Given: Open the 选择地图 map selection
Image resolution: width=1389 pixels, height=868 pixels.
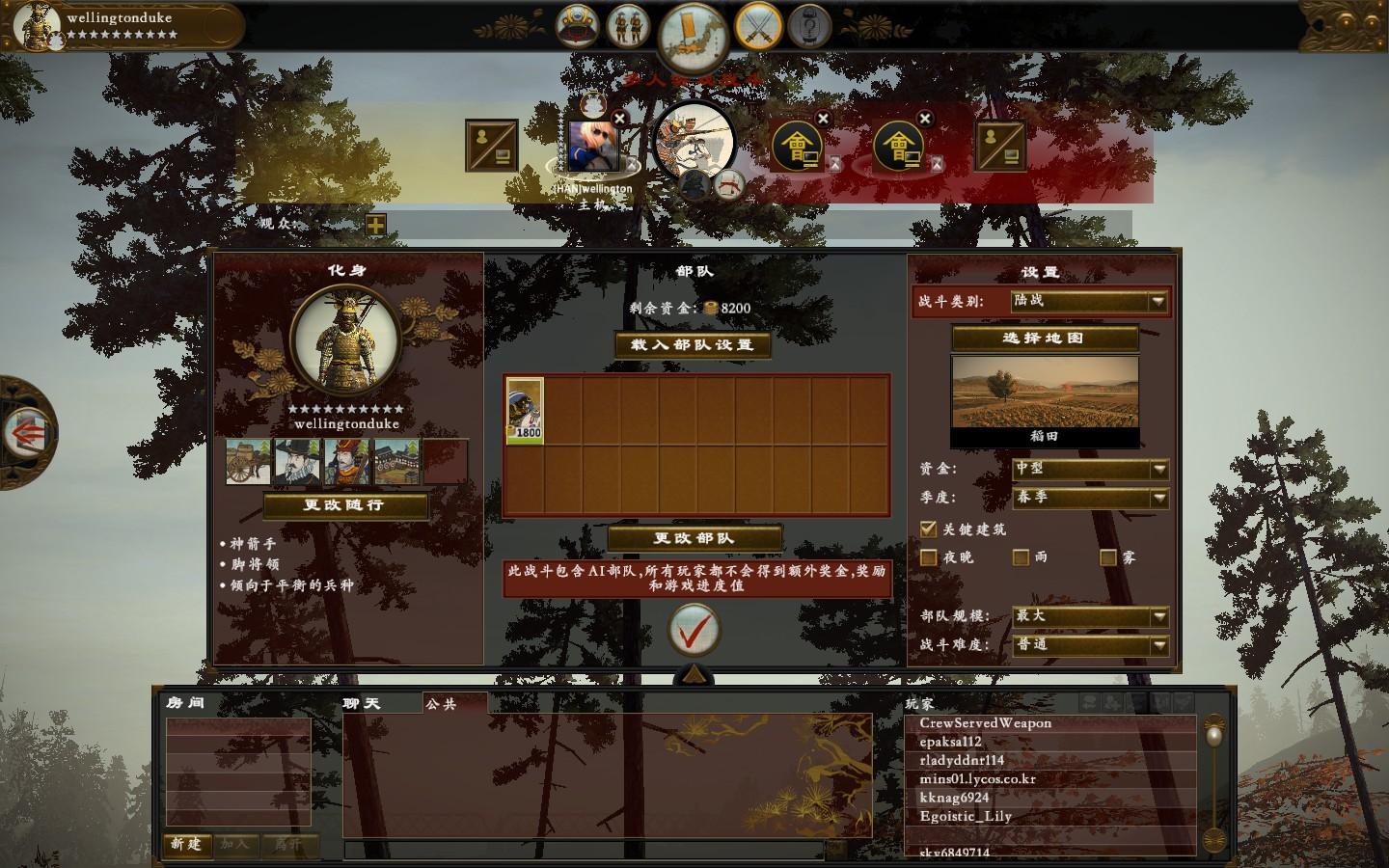Looking at the screenshot, I should pos(1044,339).
